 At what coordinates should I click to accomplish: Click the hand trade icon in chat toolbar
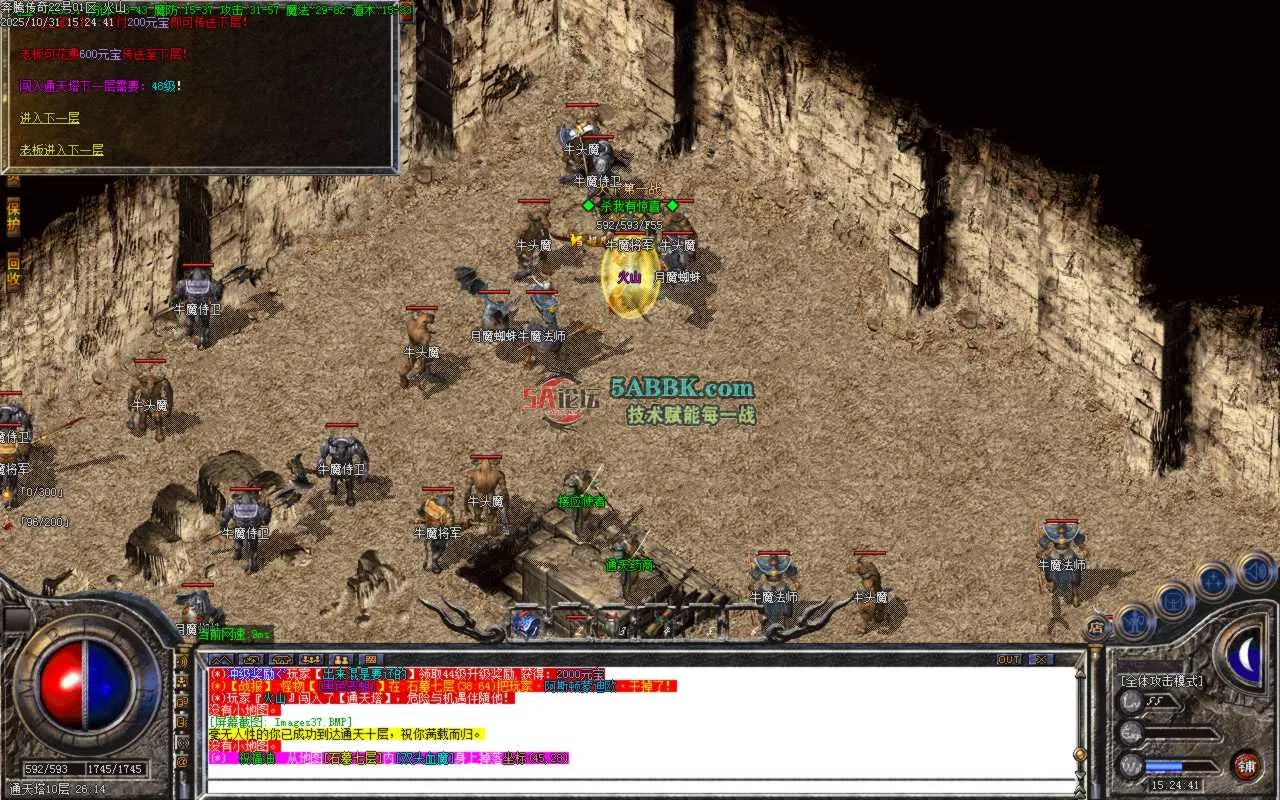pos(251,659)
